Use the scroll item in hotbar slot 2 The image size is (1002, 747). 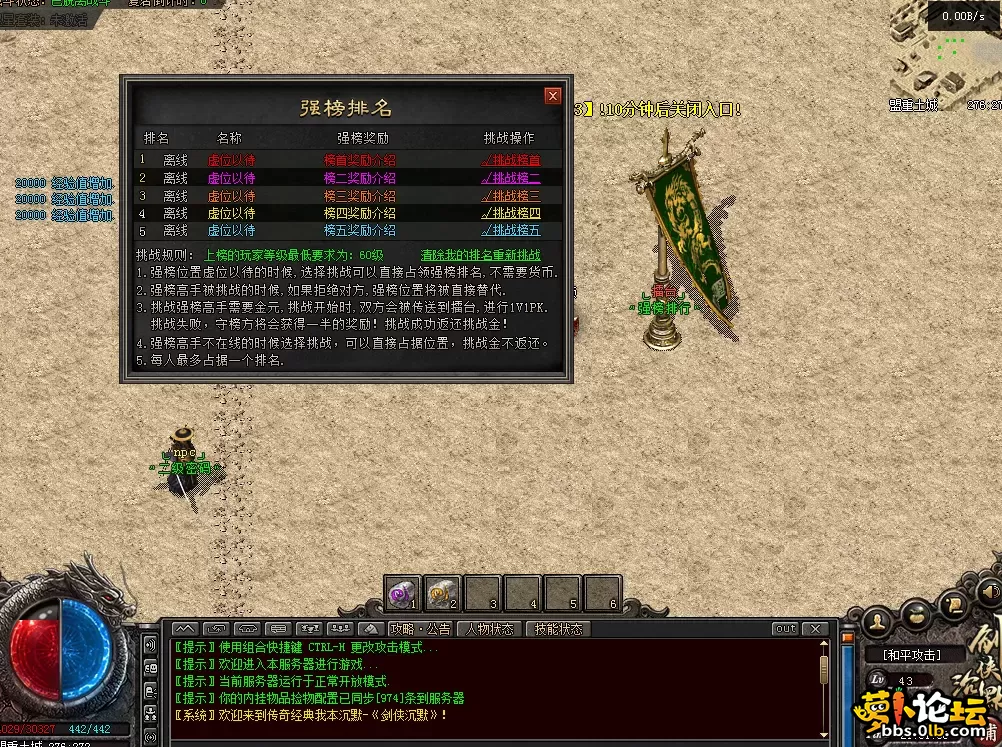(442, 594)
